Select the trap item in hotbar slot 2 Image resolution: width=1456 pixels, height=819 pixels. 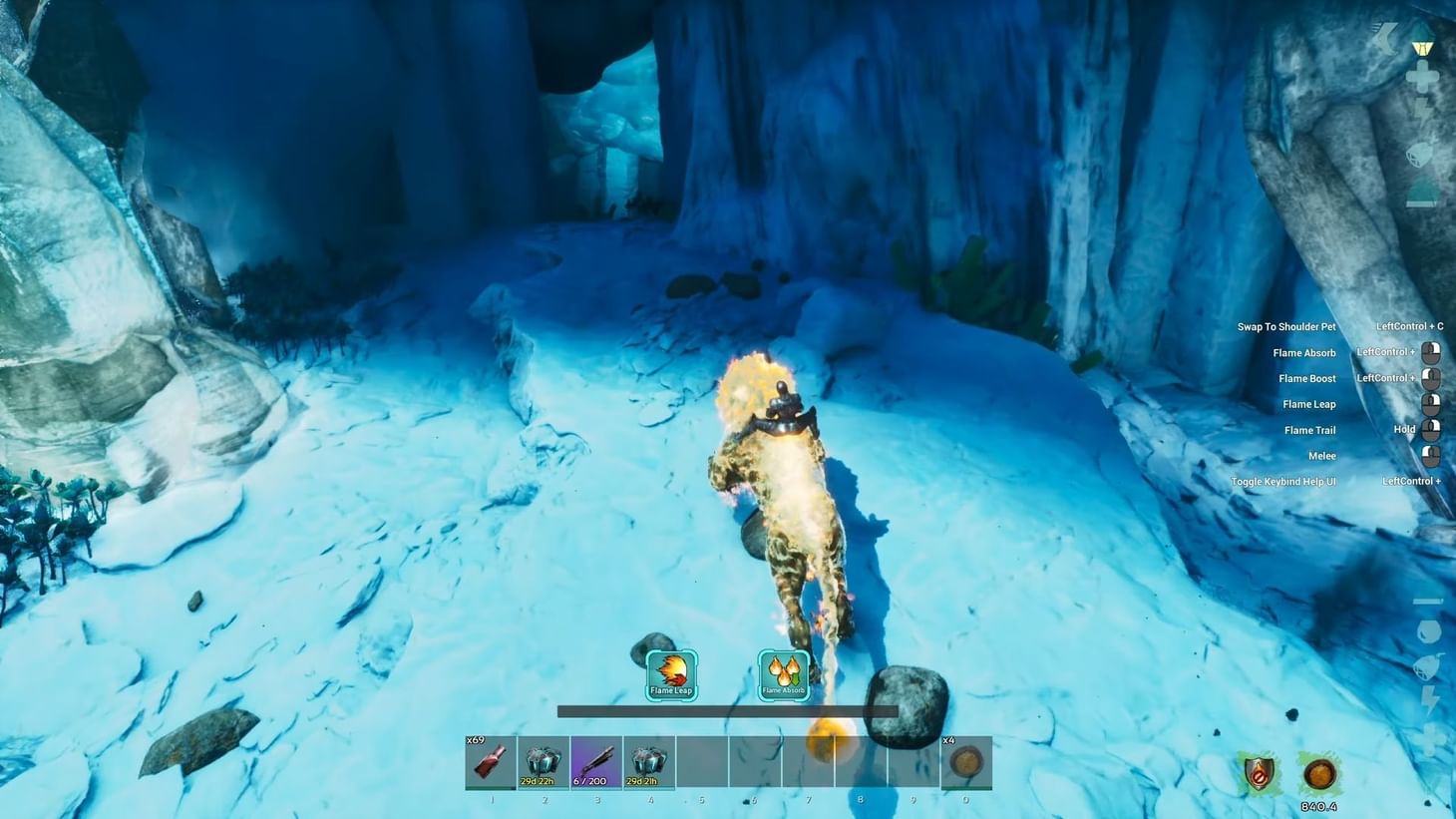pos(543,761)
